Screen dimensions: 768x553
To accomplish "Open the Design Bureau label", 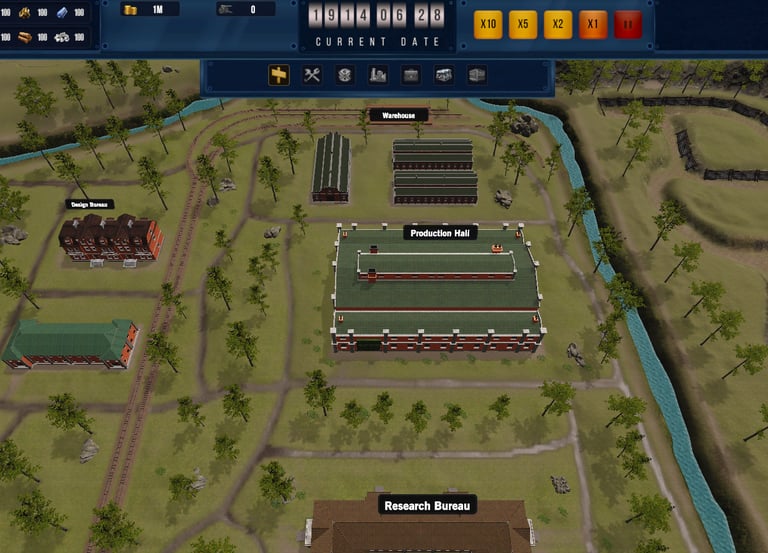I will click(90, 204).
